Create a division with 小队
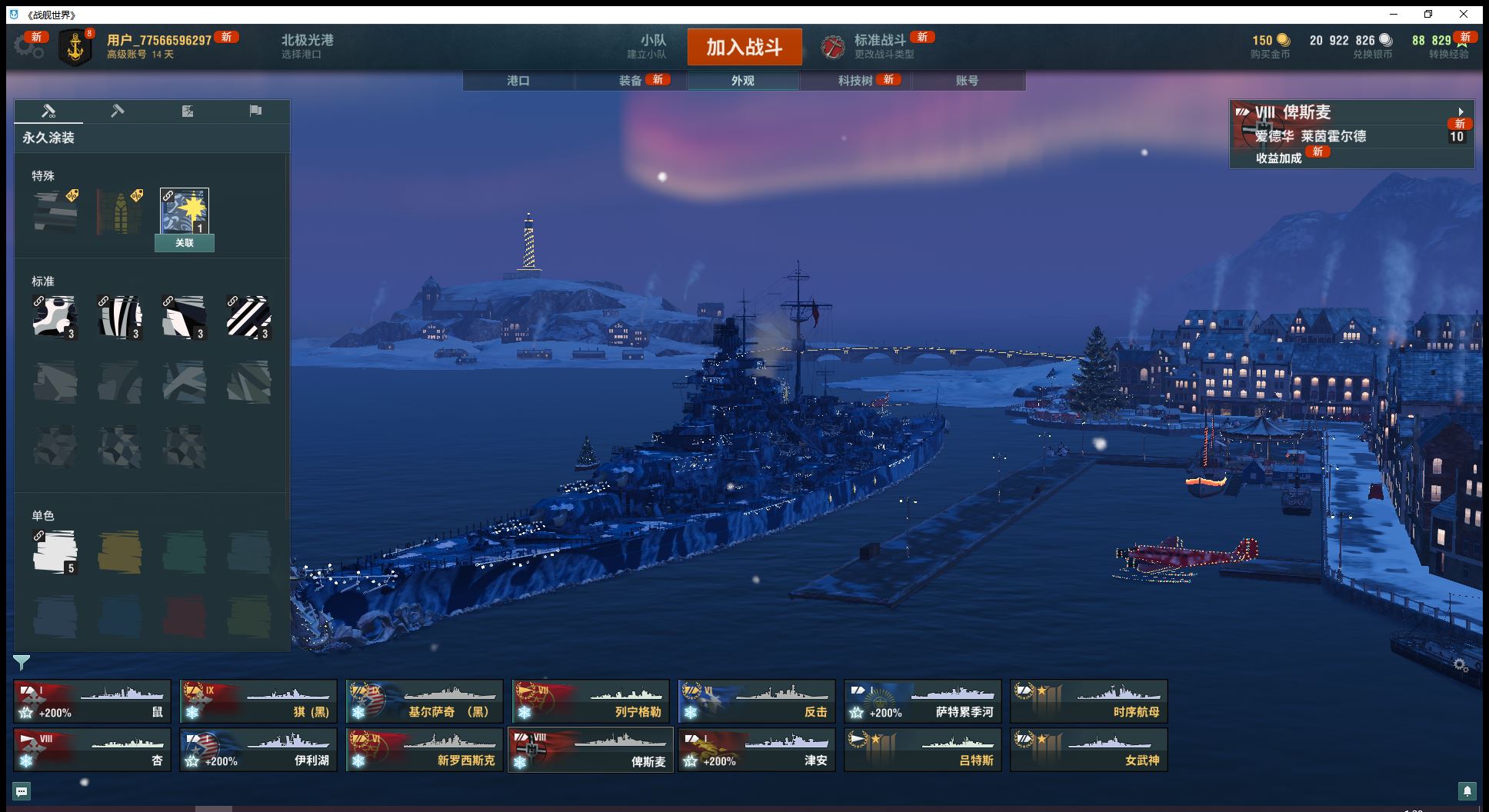The image size is (1489, 812). (652, 46)
